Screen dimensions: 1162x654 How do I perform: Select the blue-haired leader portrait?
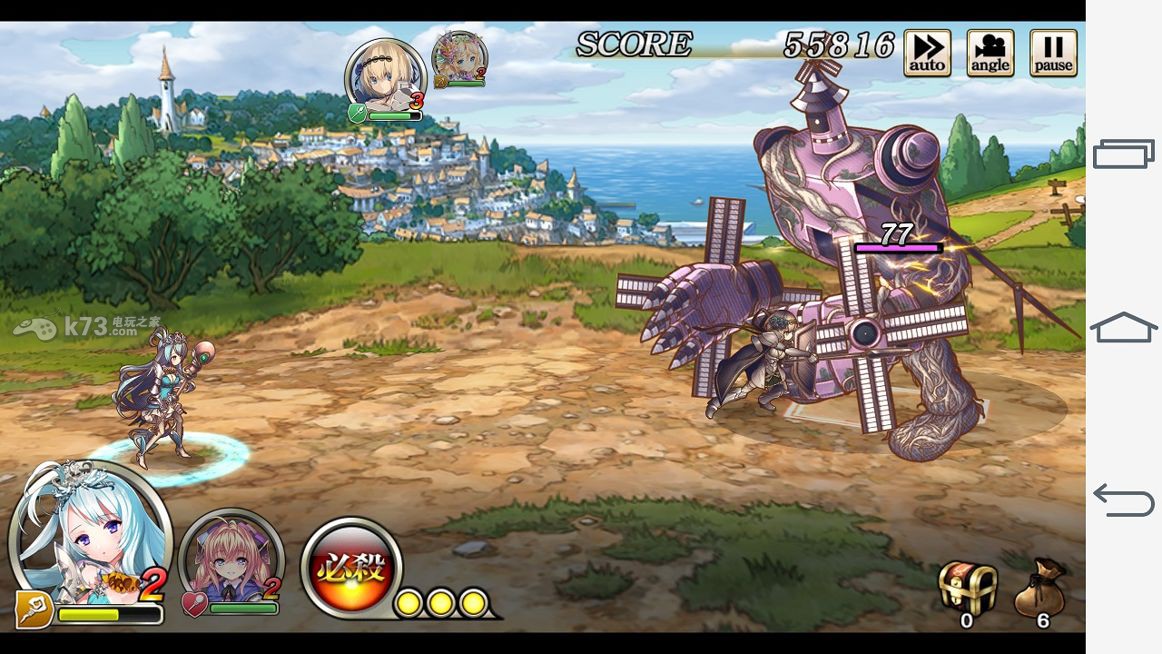(88, 535)
